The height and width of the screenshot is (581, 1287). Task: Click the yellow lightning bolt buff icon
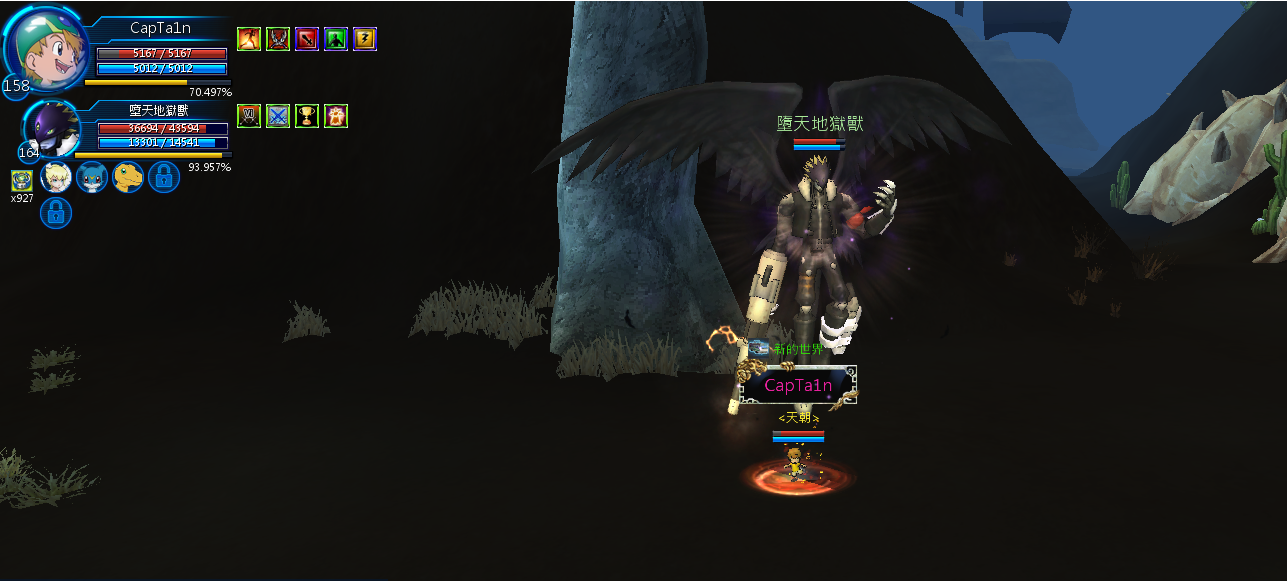point(364,39)
